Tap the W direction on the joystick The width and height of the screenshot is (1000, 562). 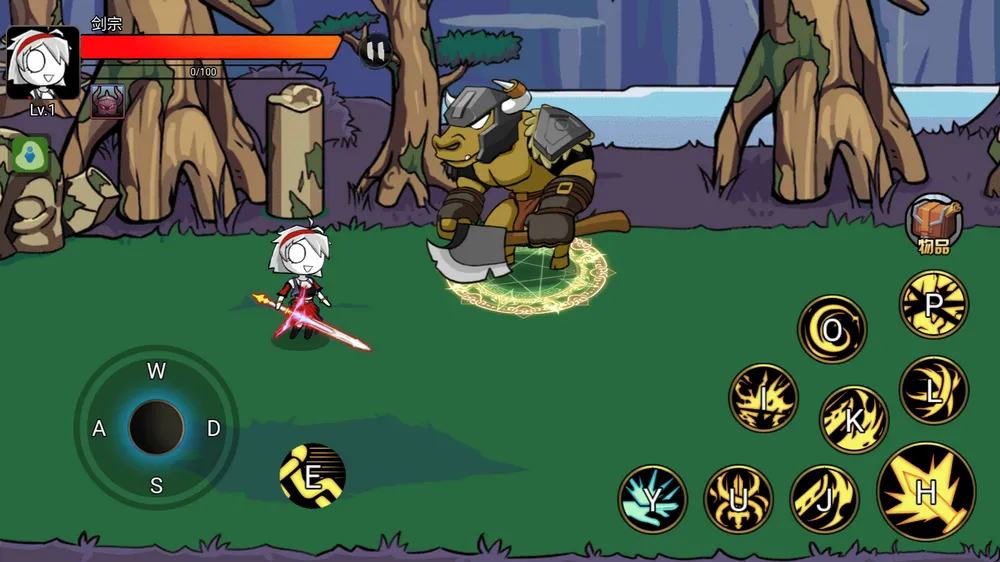pos(156,372)
